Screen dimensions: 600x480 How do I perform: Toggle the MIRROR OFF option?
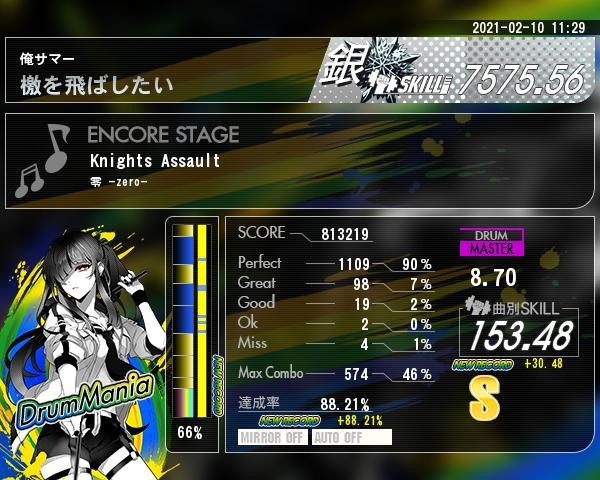tap(273, 437)
